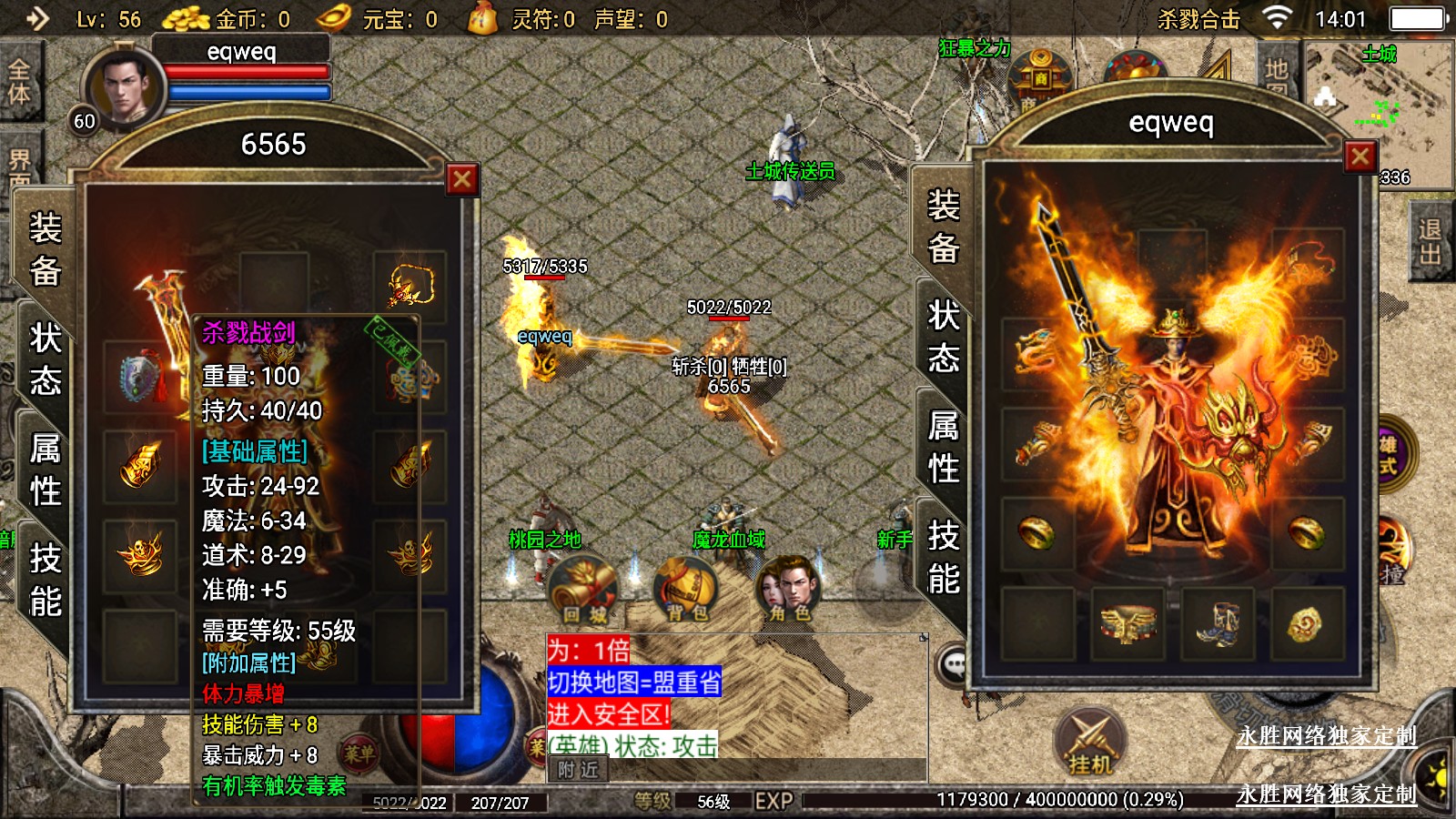This screenshot has height=819, width=1456.
Task: Select the 全体 button near the portrait
Action: (x=19, y=82)
